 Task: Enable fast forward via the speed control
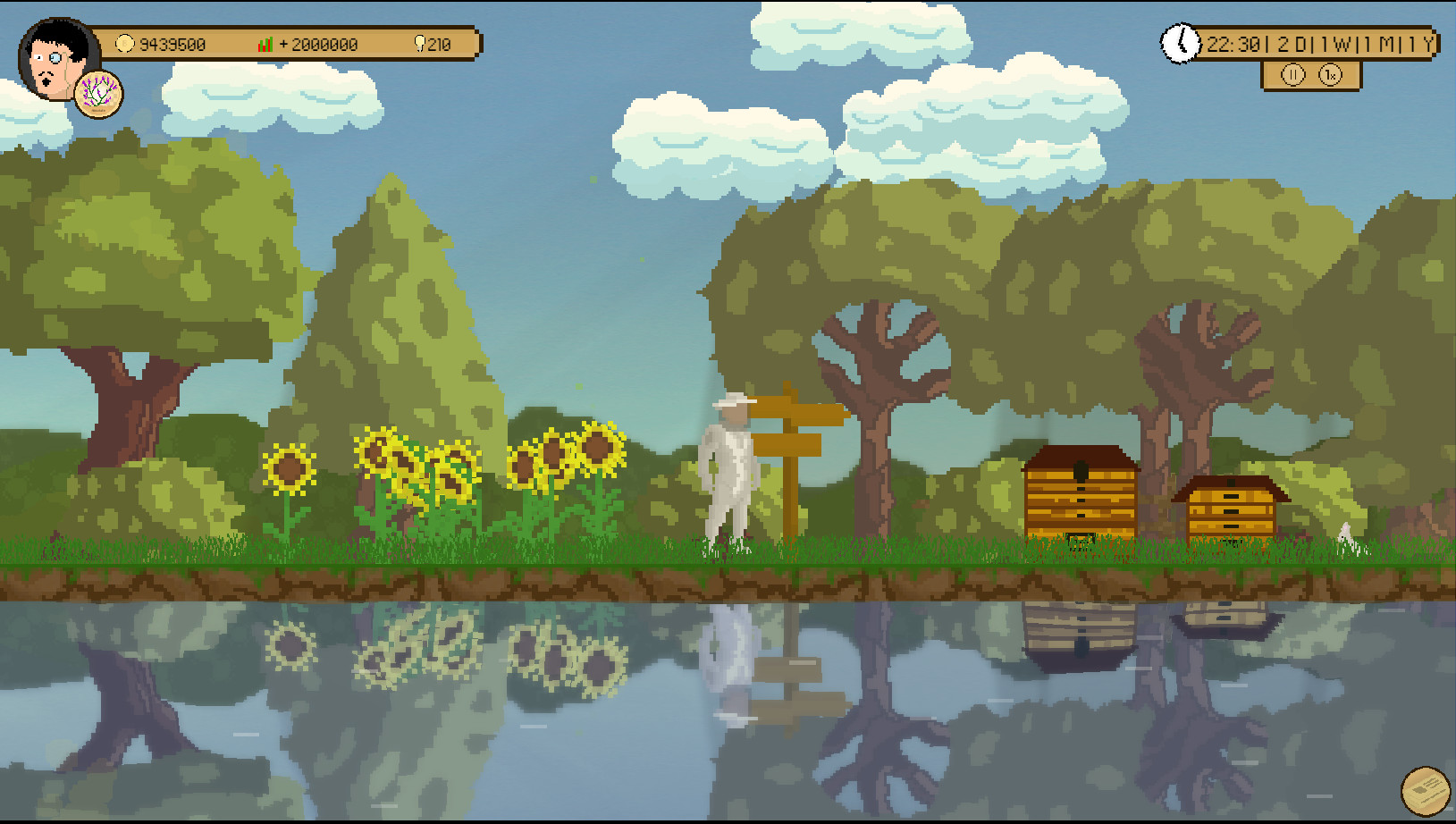pyautogui.click(x=1332, y=76)
